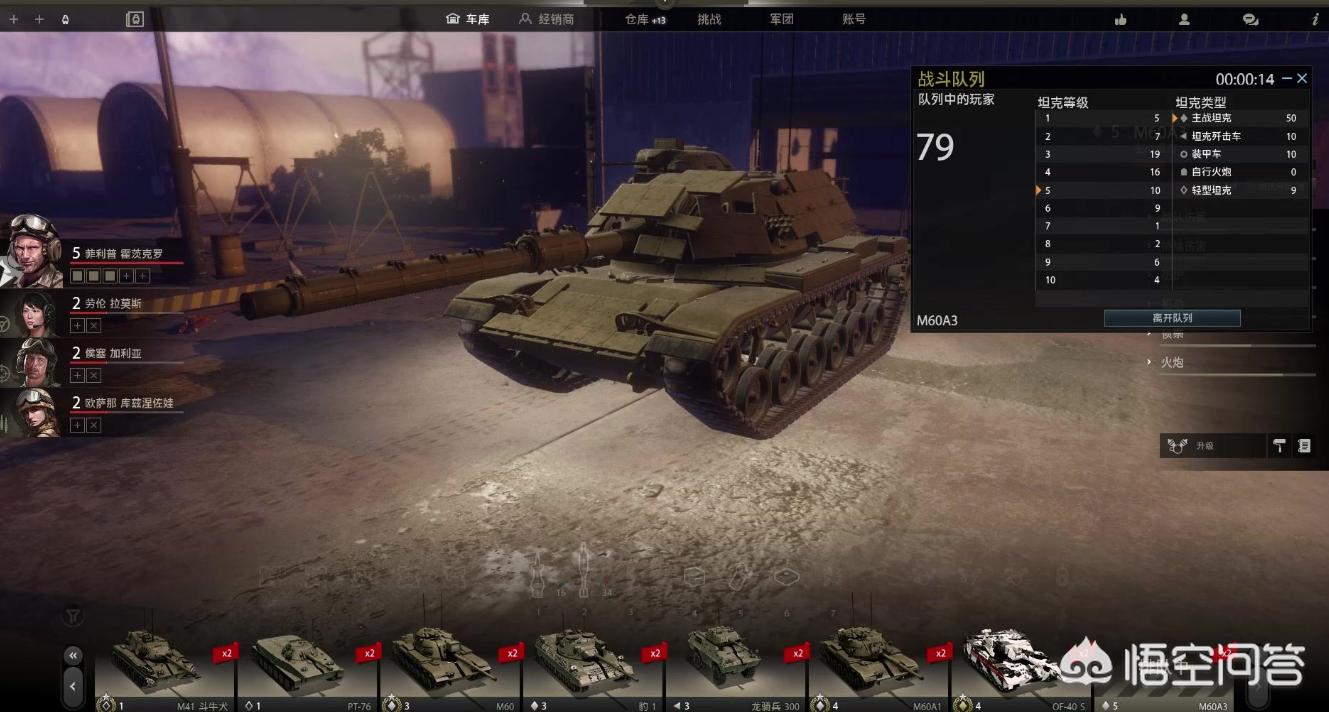This screenshot has width=1329, height=712.
Task: Expand the 火炮 stats section
Action: pyautogui.click(x=1171, y=362)
